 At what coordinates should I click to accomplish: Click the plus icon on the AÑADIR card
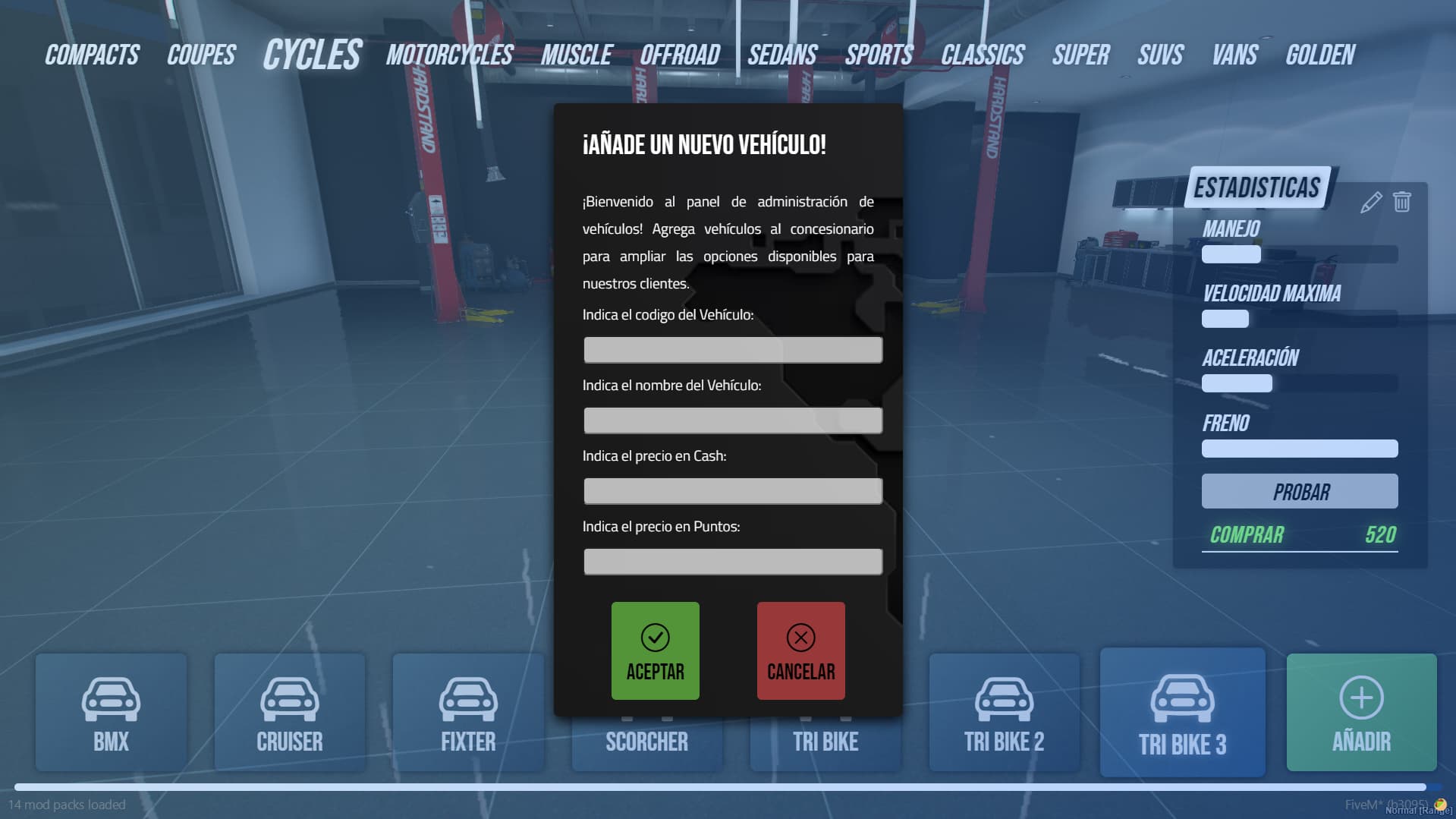1360,697
